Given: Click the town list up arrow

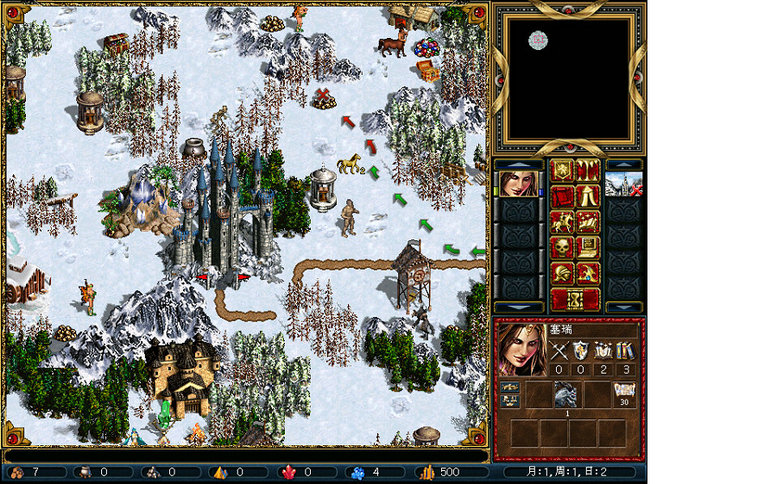Looking at the screenshot, I should 624,165.
